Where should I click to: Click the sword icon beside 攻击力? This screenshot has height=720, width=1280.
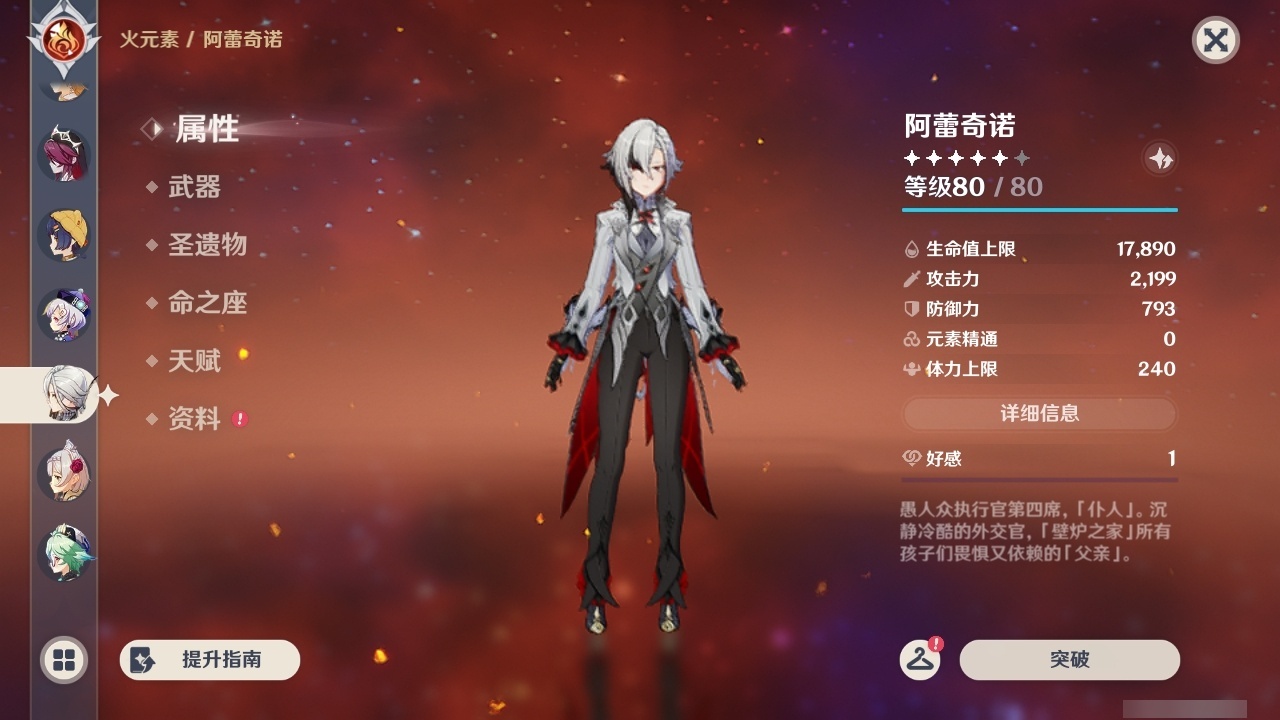point(911,279)
